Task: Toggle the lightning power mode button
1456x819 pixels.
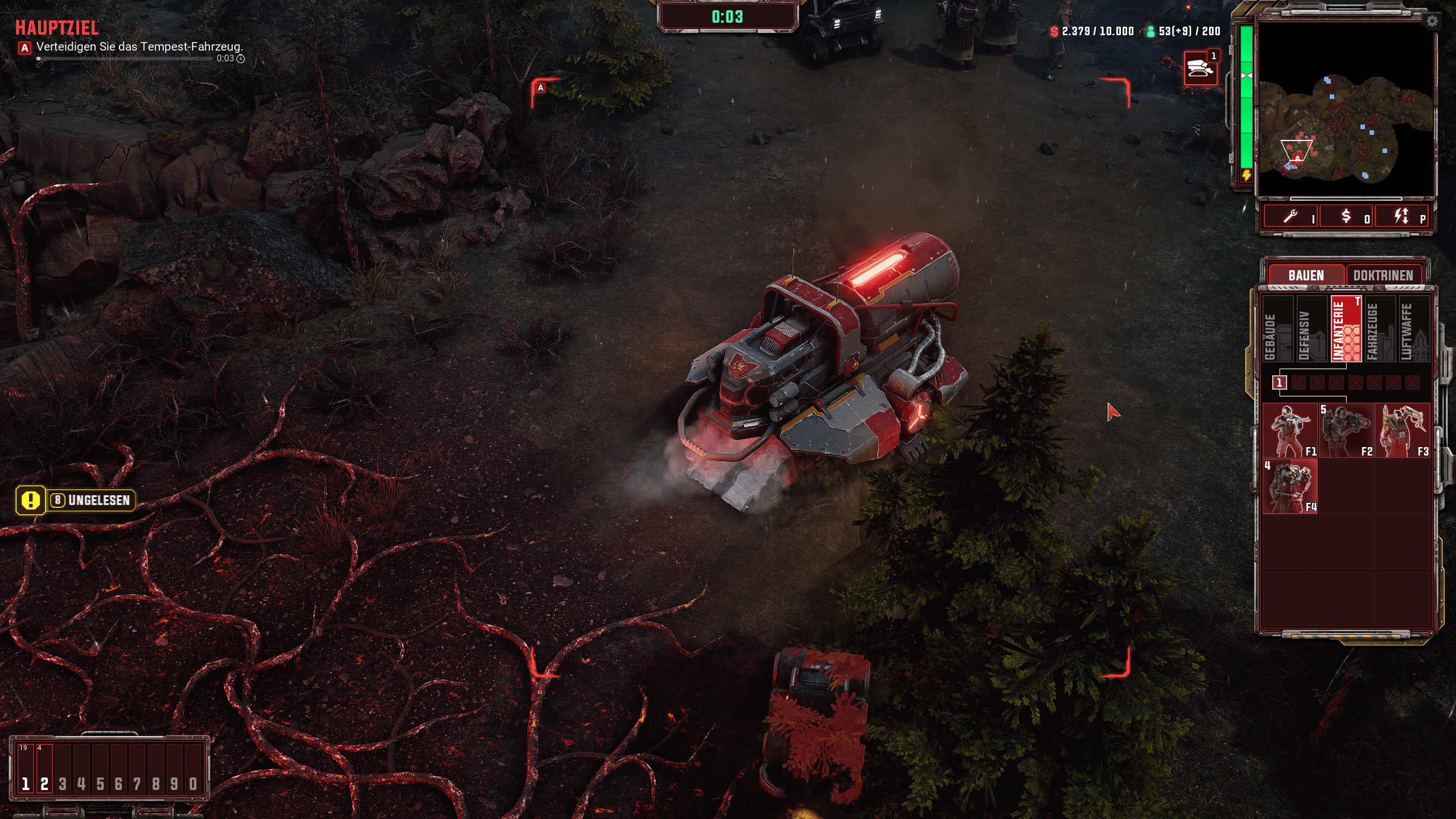Action: click(1401, 216)
